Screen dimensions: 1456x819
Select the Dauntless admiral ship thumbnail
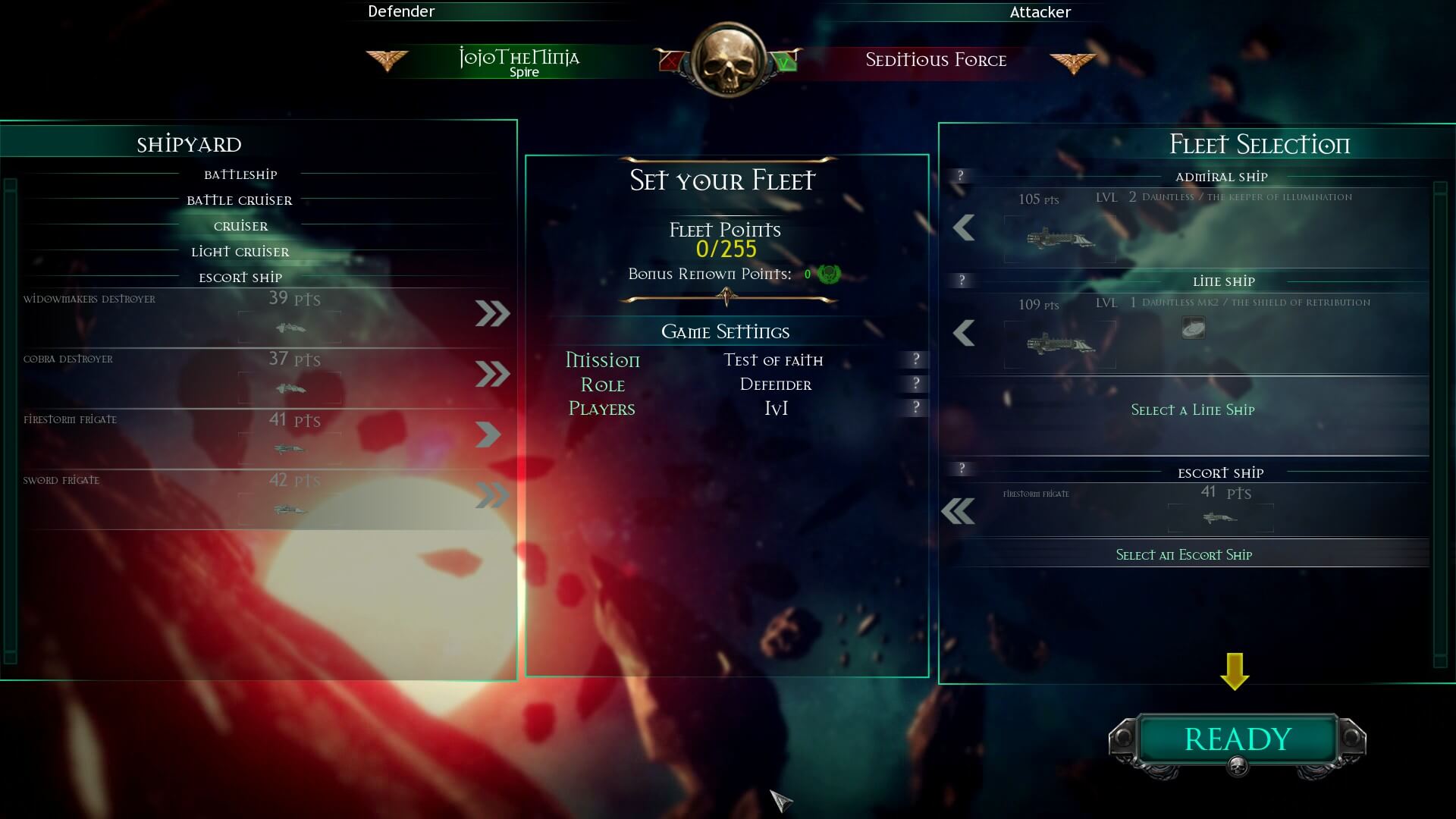point(1059,239)
